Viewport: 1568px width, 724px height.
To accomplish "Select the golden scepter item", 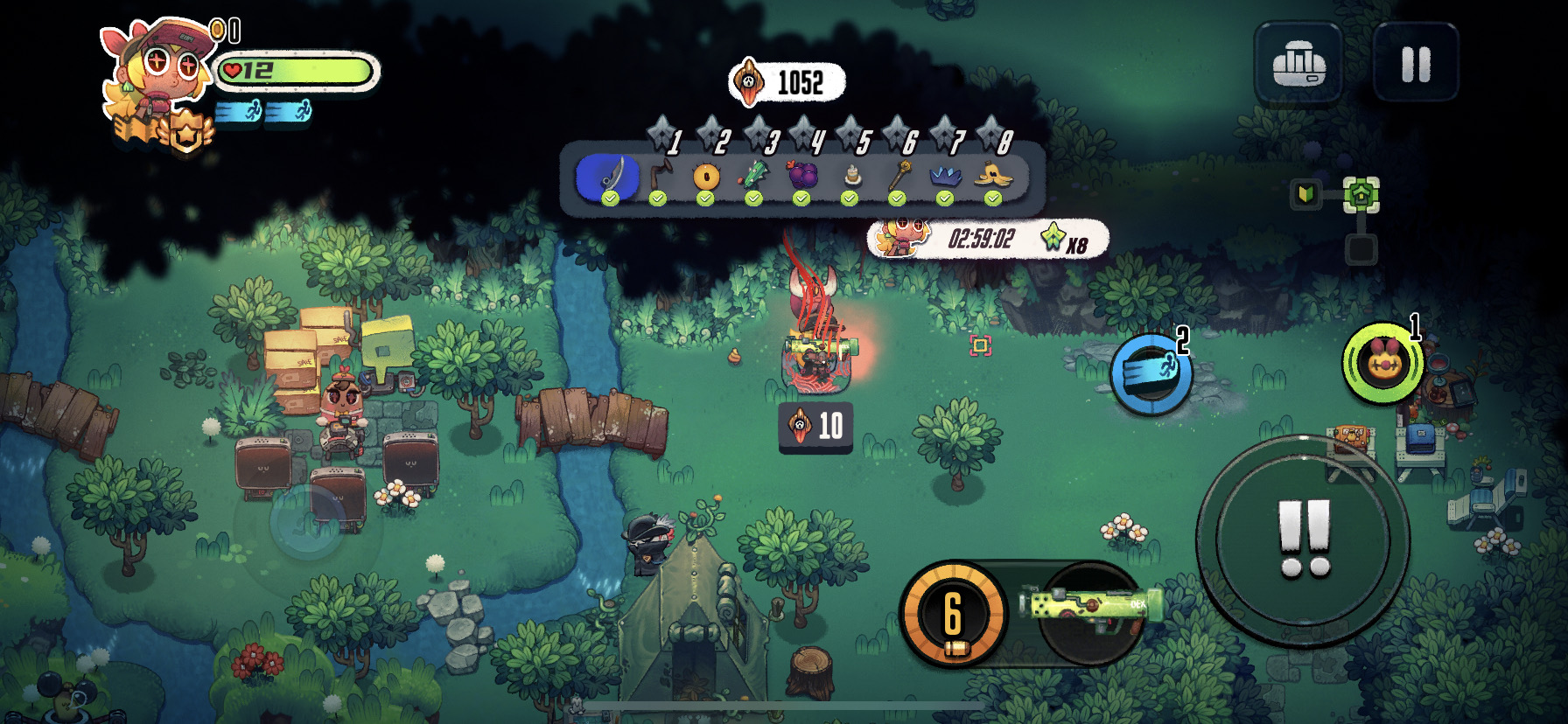I will pos(897,177).
